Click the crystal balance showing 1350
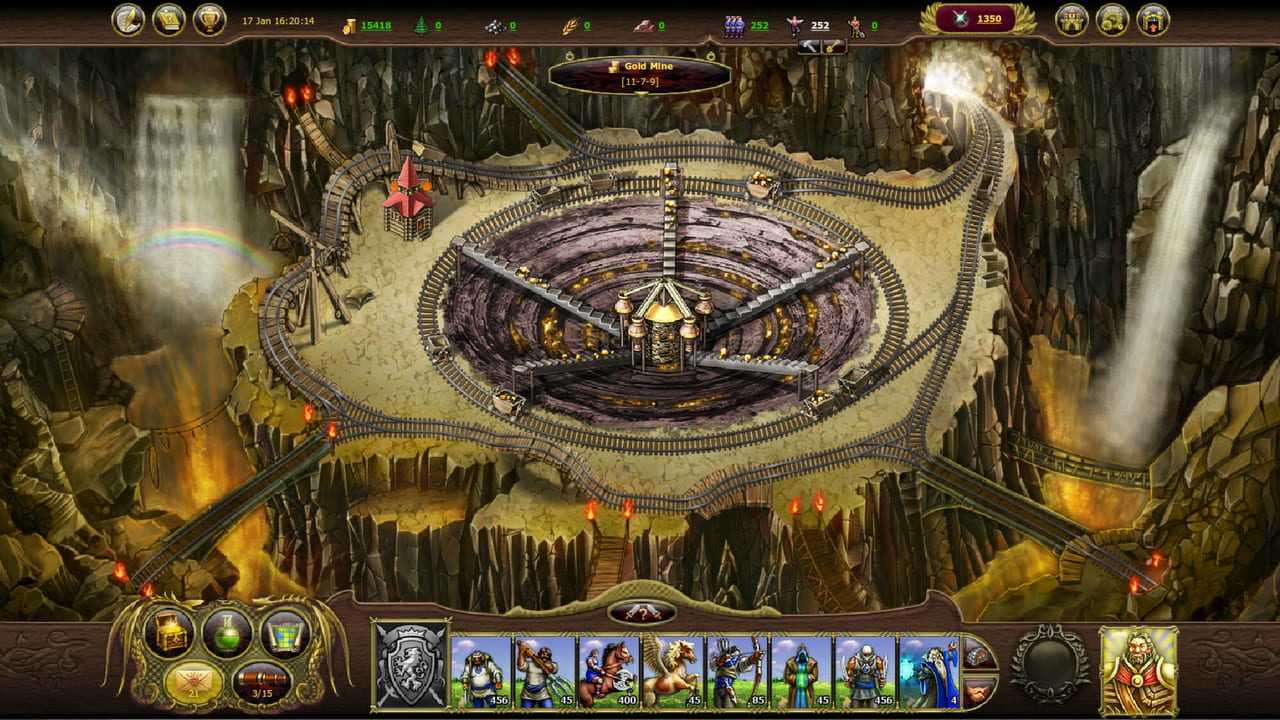 tap(978, 19)
